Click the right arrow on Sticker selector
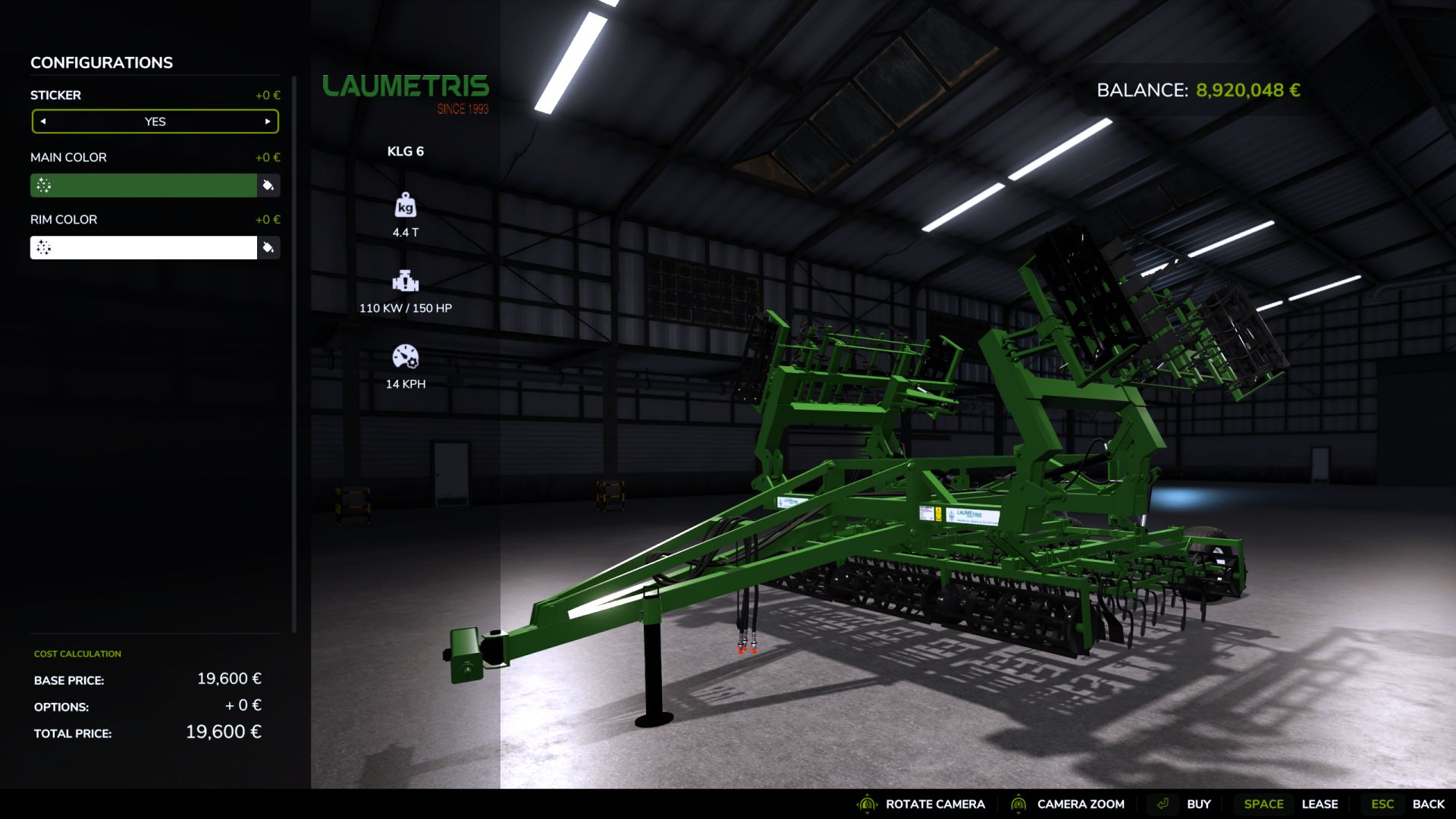The image size is (1456, 819). [x=267, y=121]
